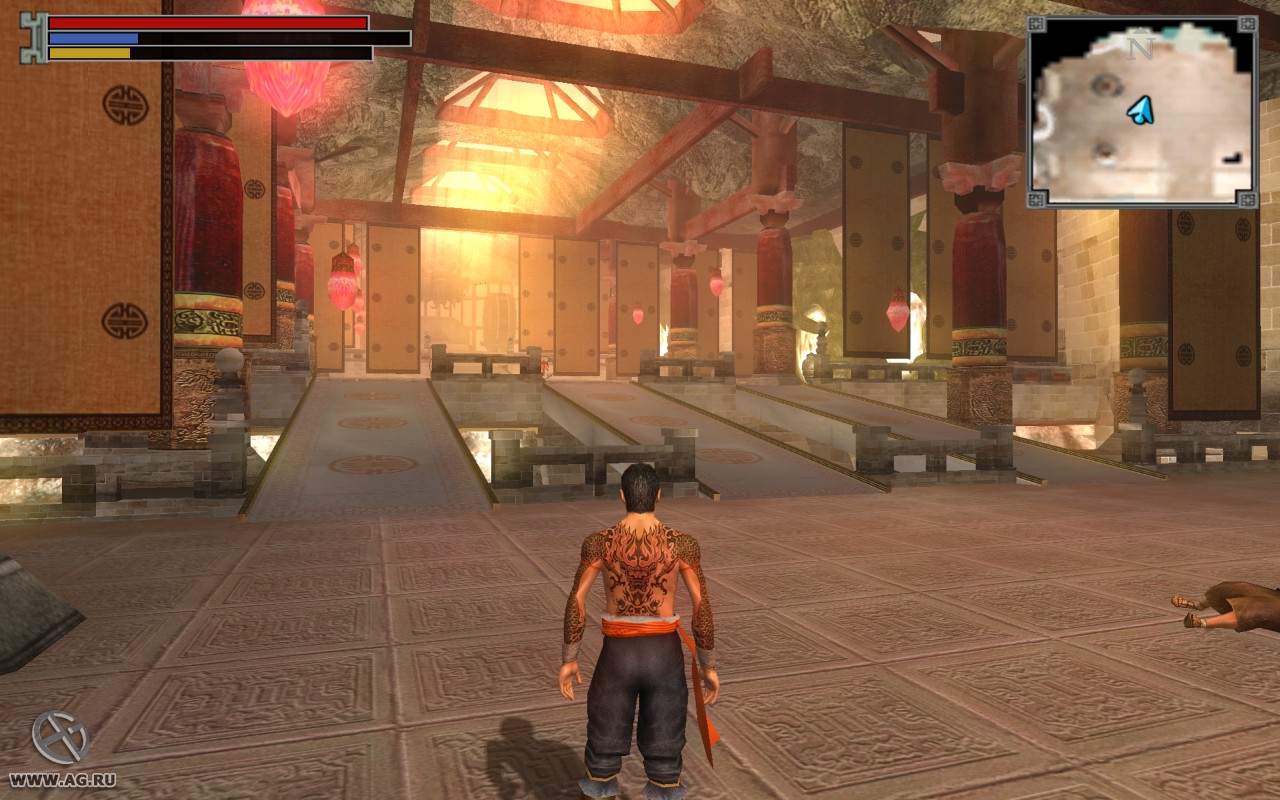This screenshot has width=1280, height=800.
Task: Click the north 'N' marker on minimap
Action: pos(1137,48)
